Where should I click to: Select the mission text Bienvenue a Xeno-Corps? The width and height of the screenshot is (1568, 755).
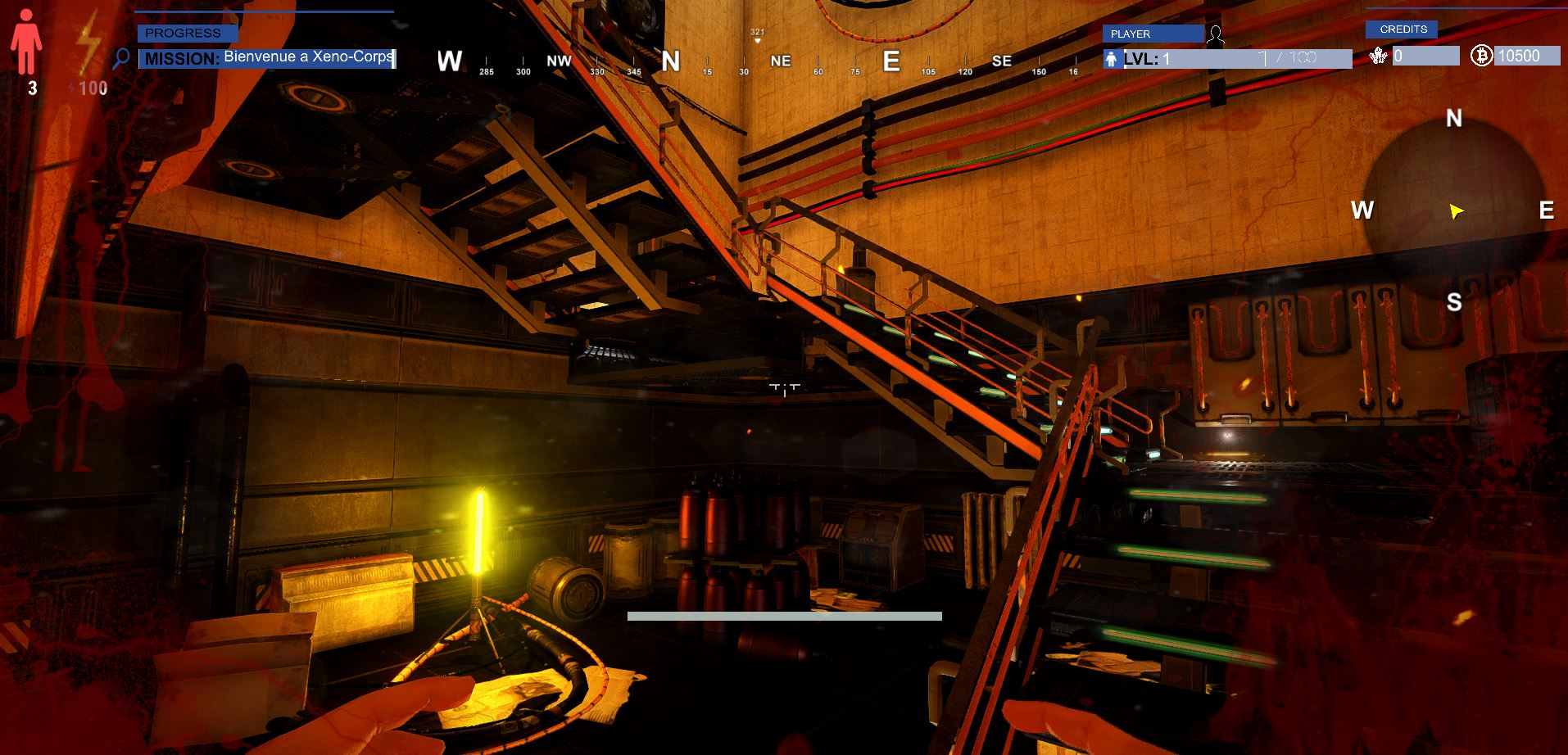(308, 57)
